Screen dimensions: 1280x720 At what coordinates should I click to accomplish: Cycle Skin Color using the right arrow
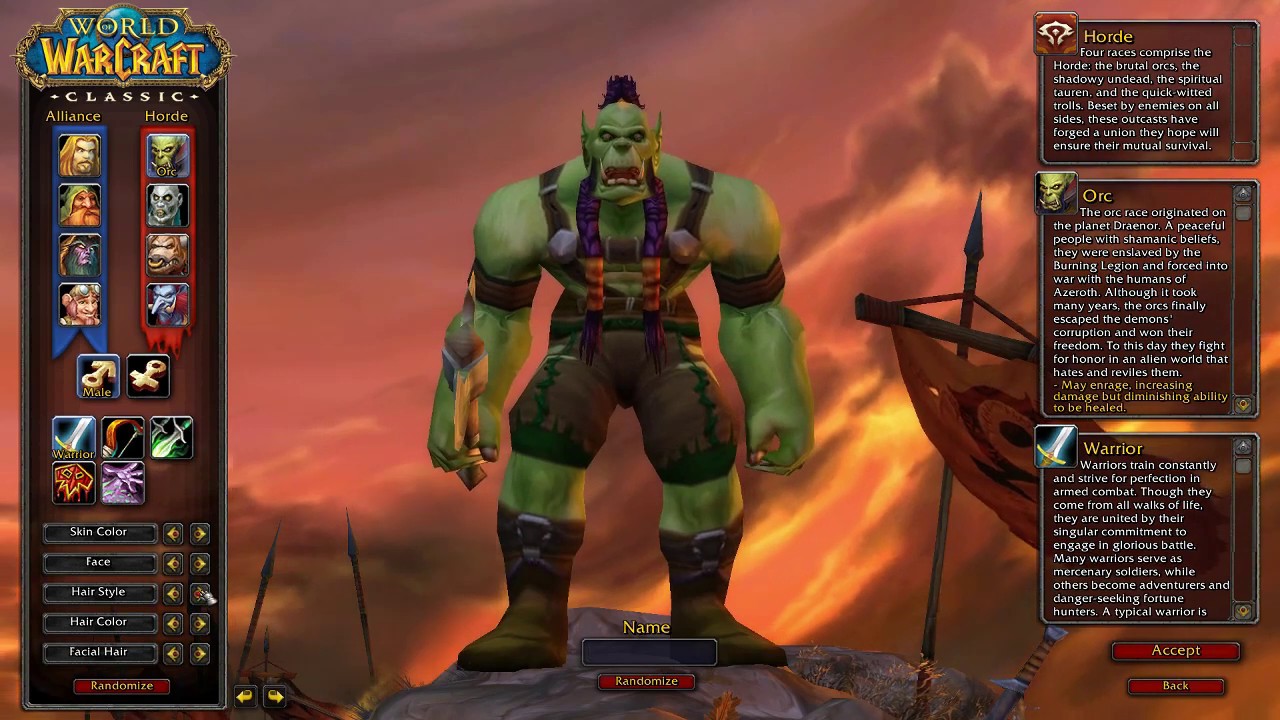coord(199,533)
